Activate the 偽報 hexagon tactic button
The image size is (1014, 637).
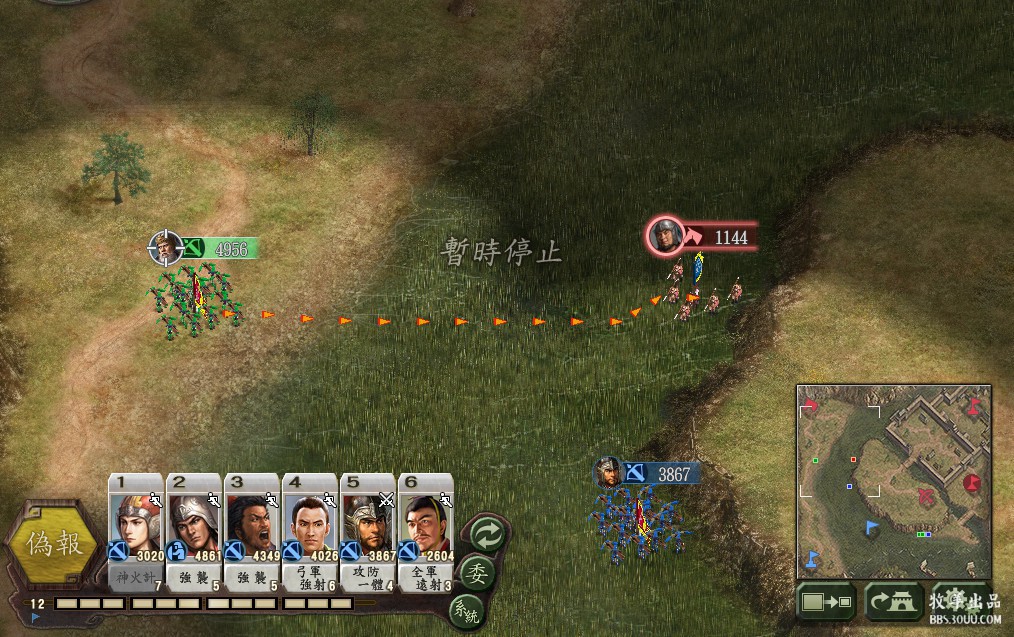(x=54, y=547)
